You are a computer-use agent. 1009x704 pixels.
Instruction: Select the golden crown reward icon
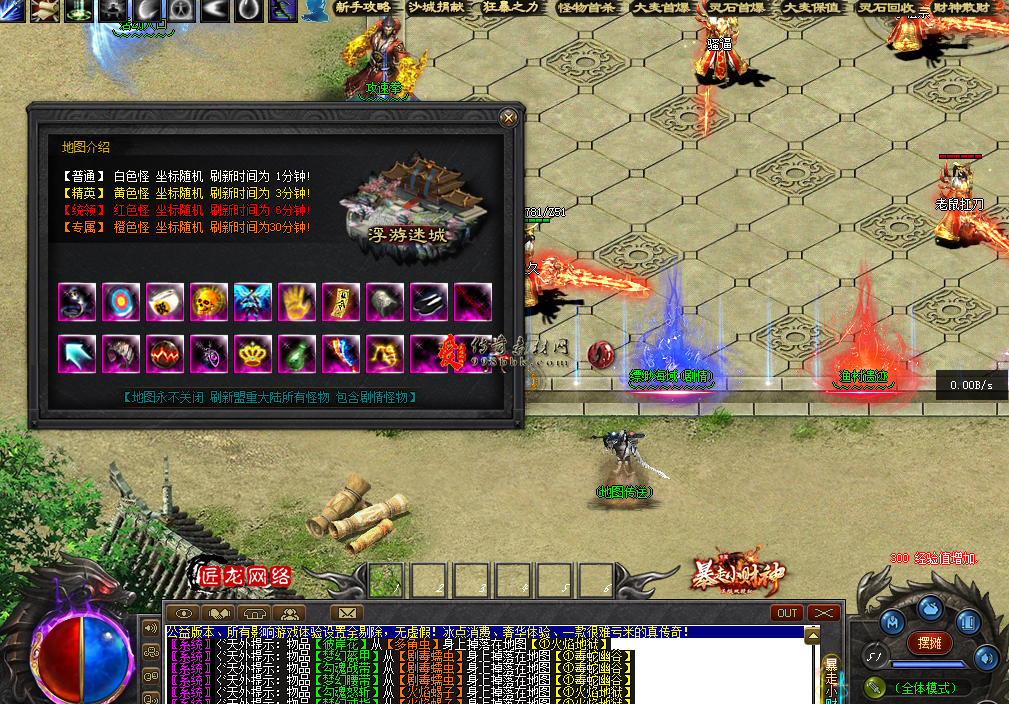tap(252, 353)
